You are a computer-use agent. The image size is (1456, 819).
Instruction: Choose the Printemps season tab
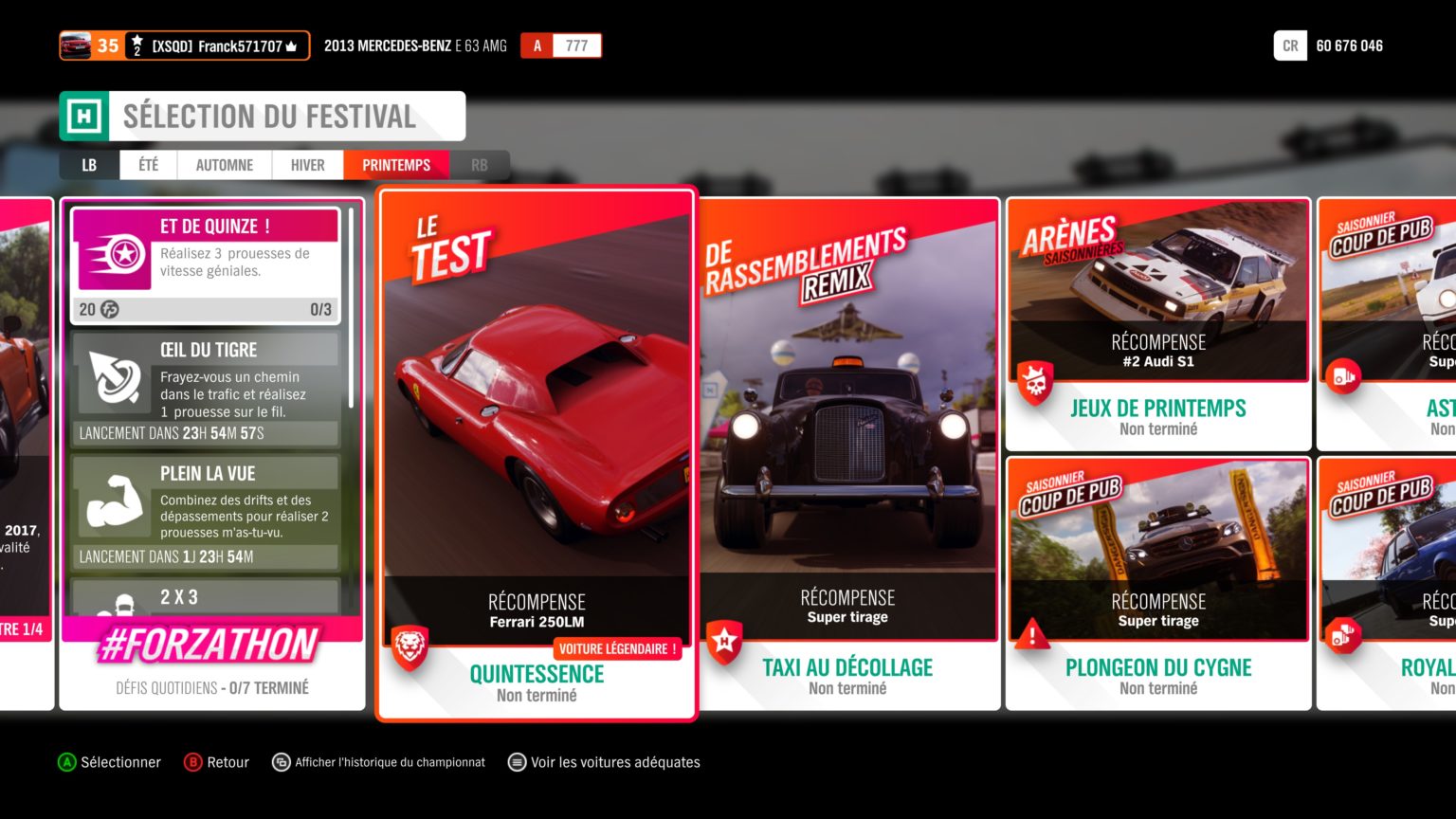pyautogui.click(x=396, y=165)
